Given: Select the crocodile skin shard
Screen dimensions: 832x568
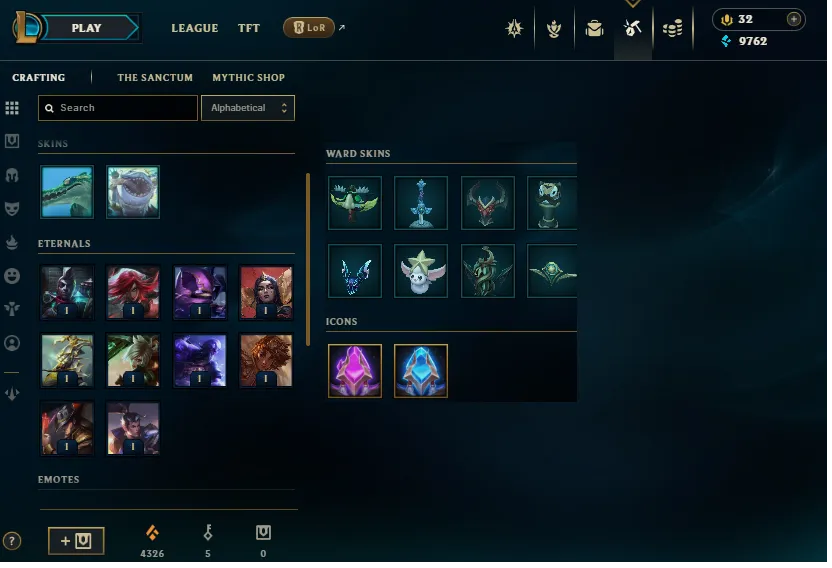Looking at the screenshot, I should (x=67, y=192).
